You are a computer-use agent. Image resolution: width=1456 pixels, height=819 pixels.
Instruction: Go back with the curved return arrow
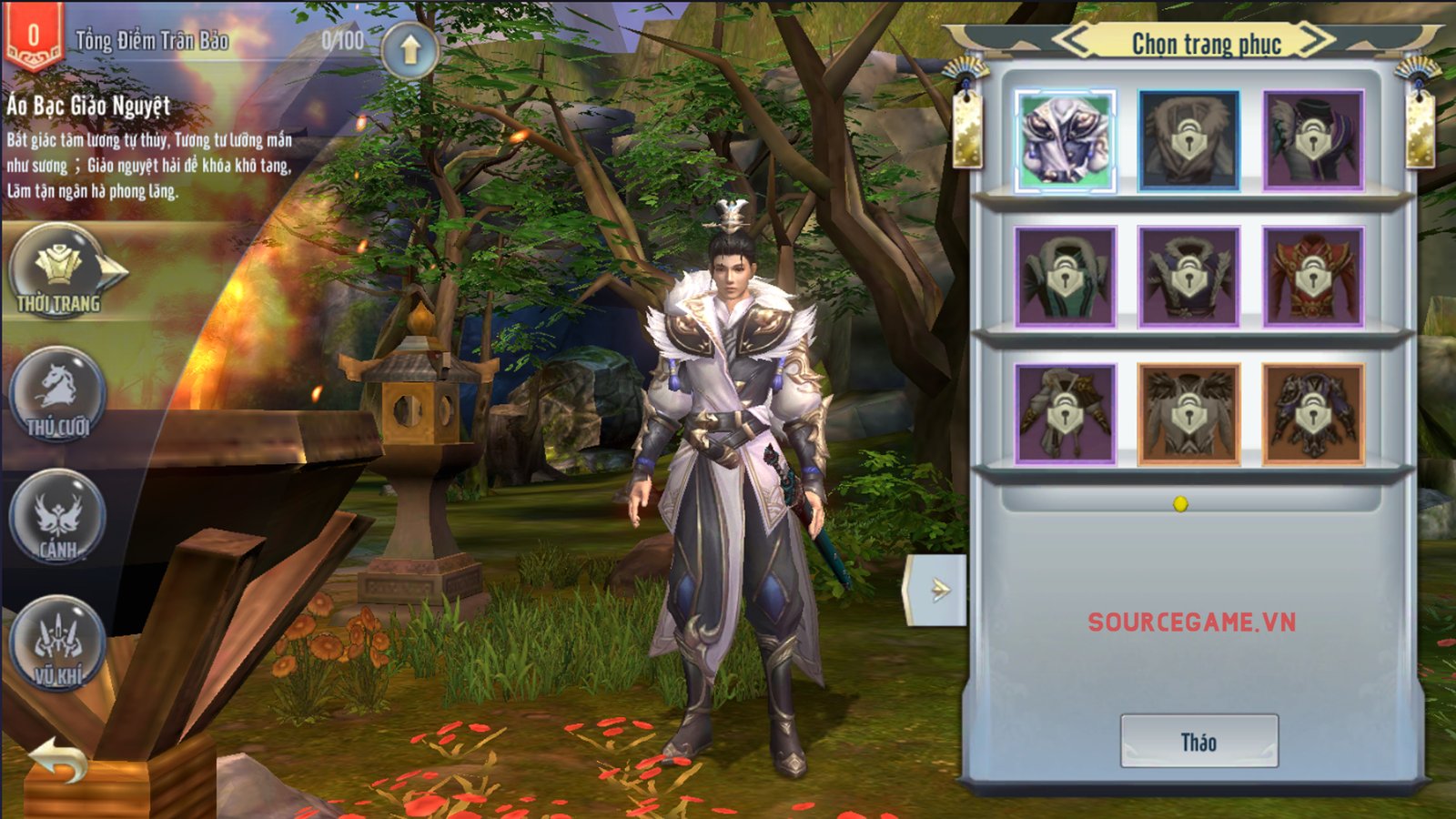(x=56, y=761)
